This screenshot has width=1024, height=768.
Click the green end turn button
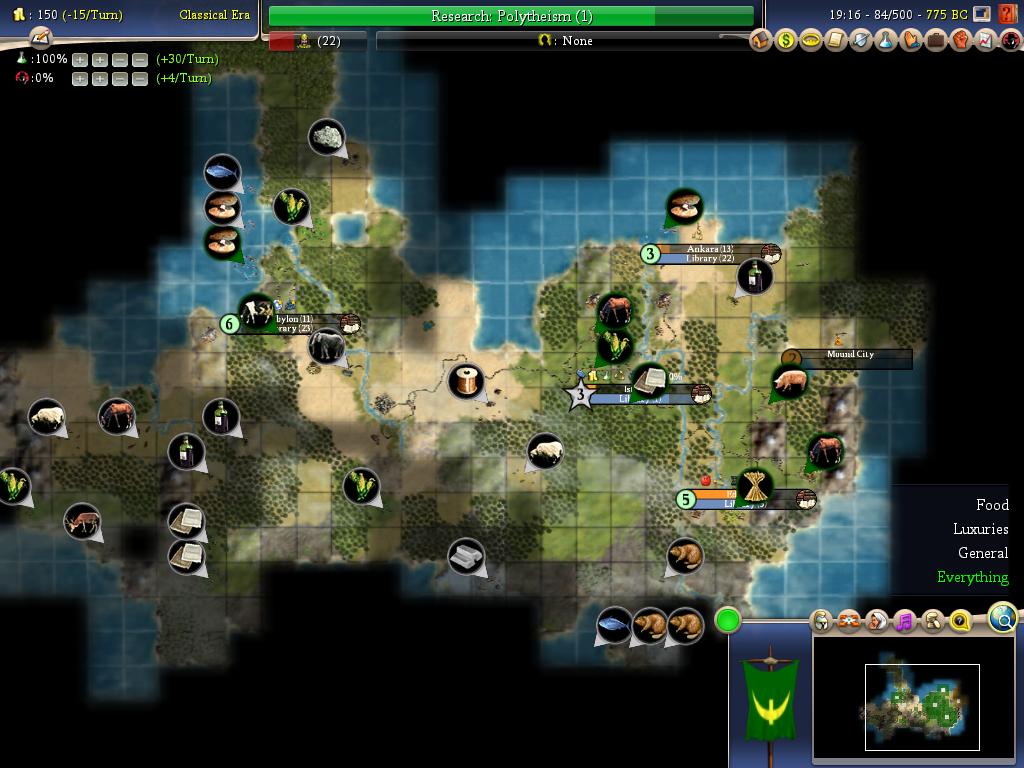[728, 621]
